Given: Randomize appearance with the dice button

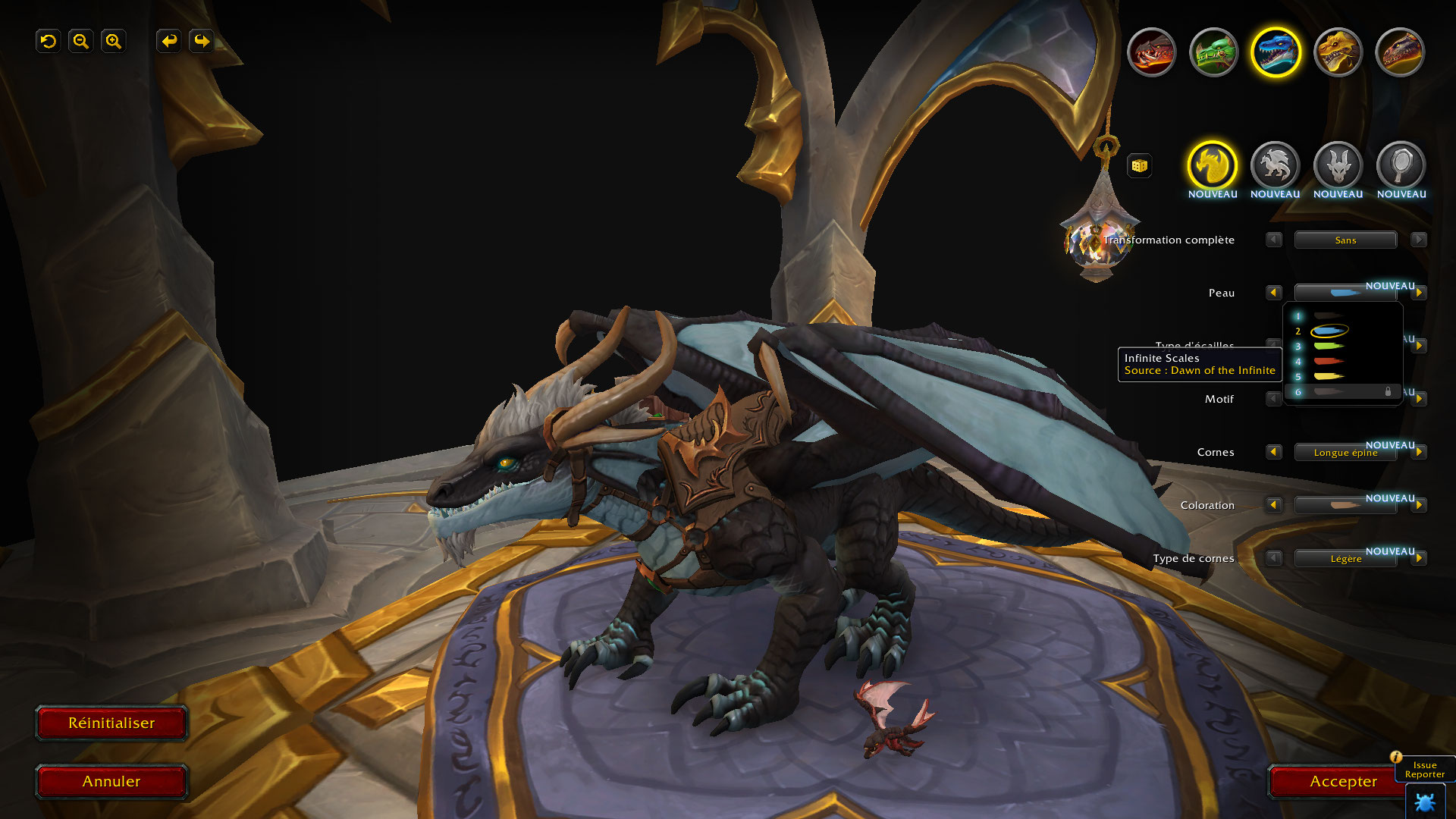Looking at the screenshot, I should coord(1139,165).
